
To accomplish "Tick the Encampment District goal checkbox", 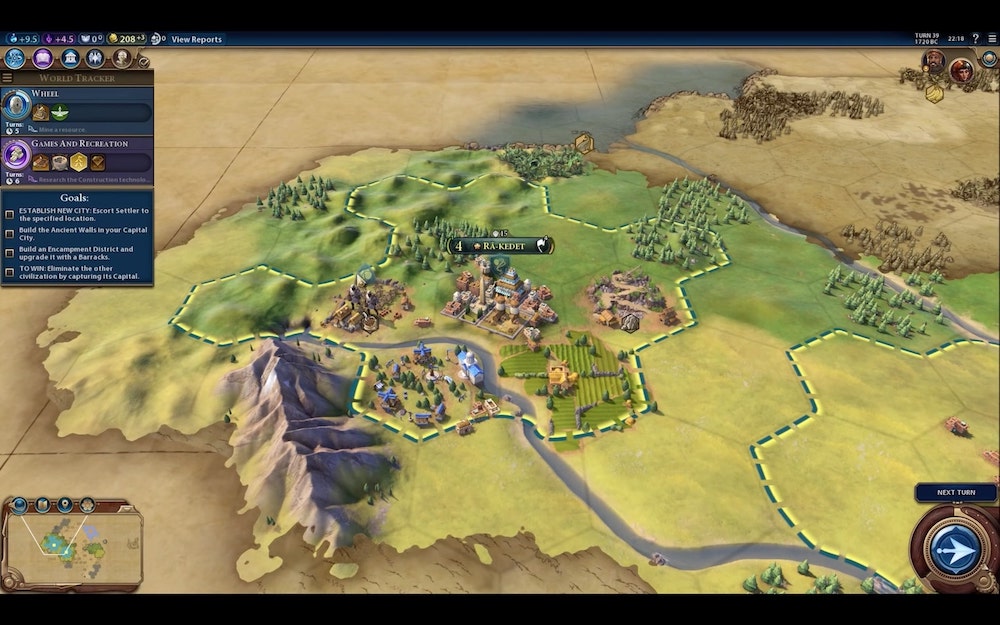I will [x=9, y=252].
